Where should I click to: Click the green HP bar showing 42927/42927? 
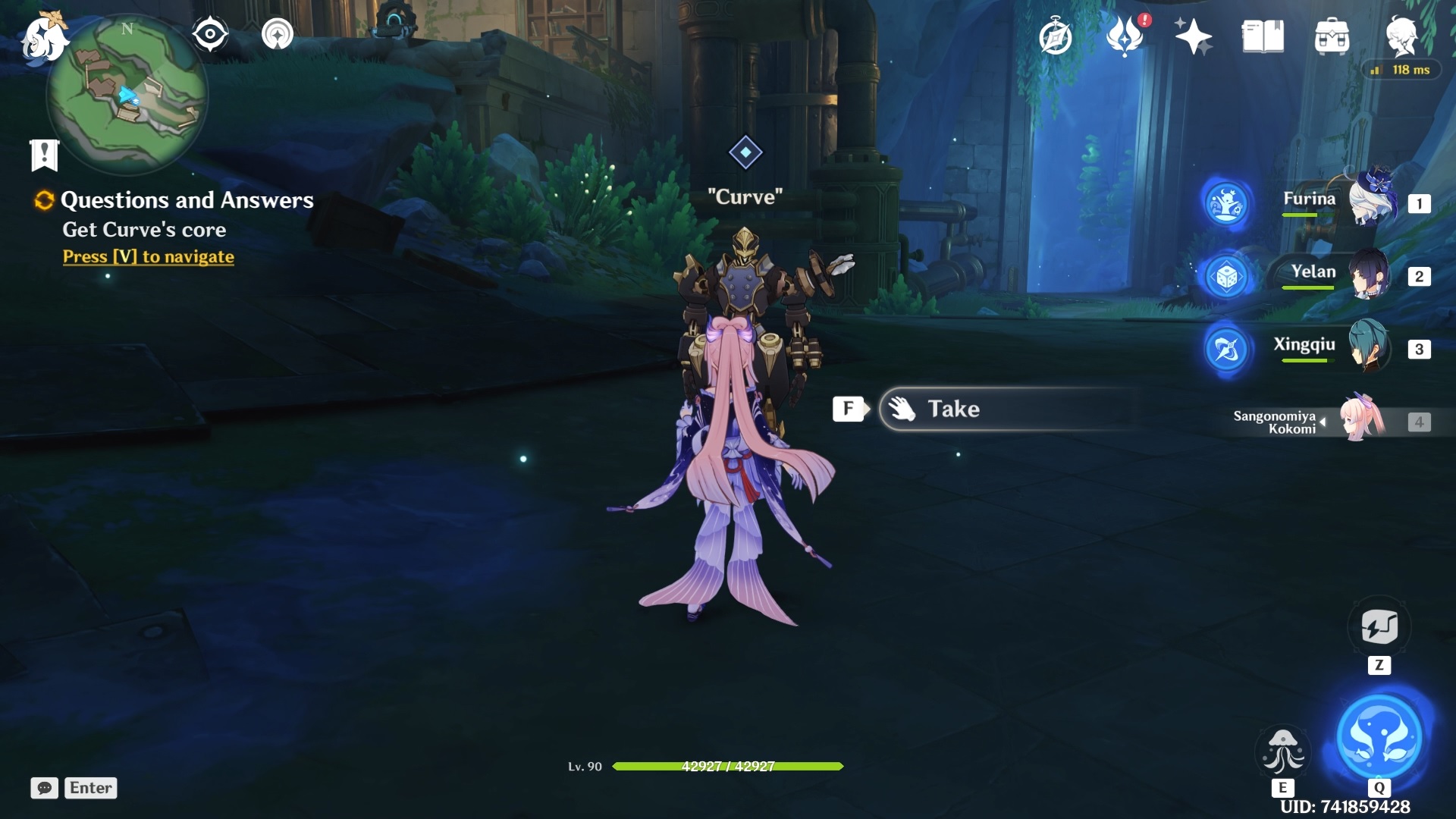click(x=728, y=767)
